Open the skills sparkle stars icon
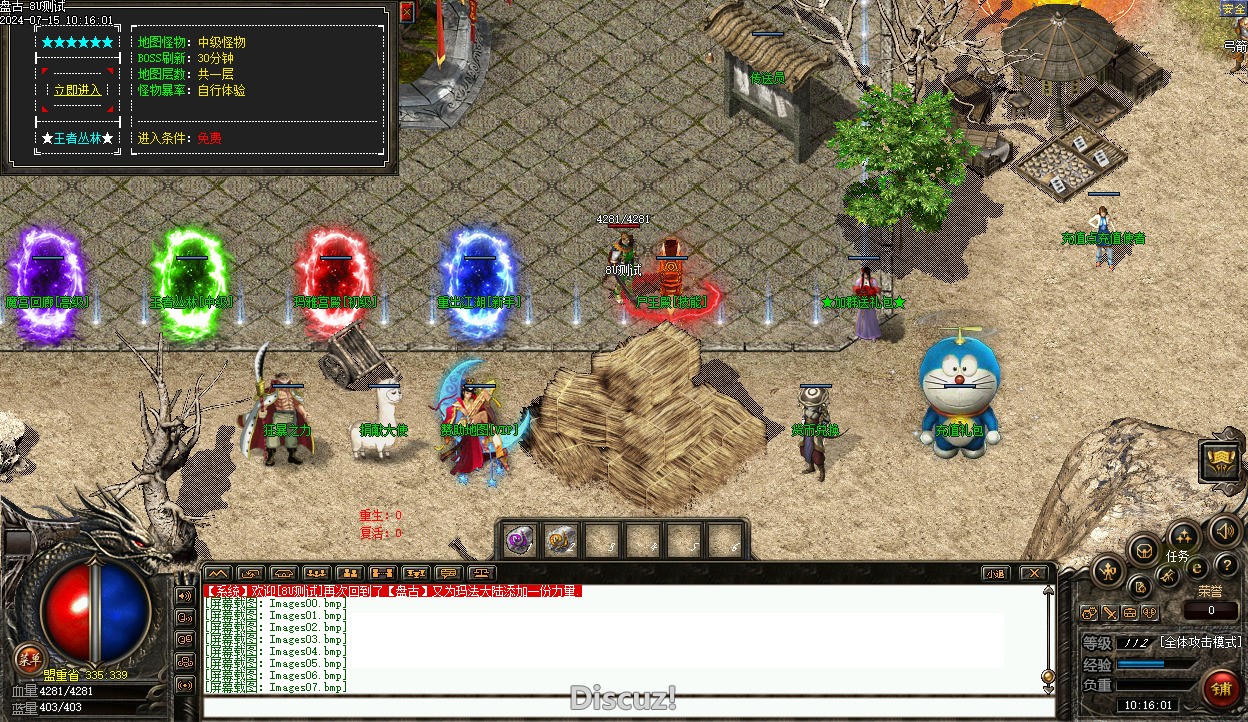 [1184, 535]
